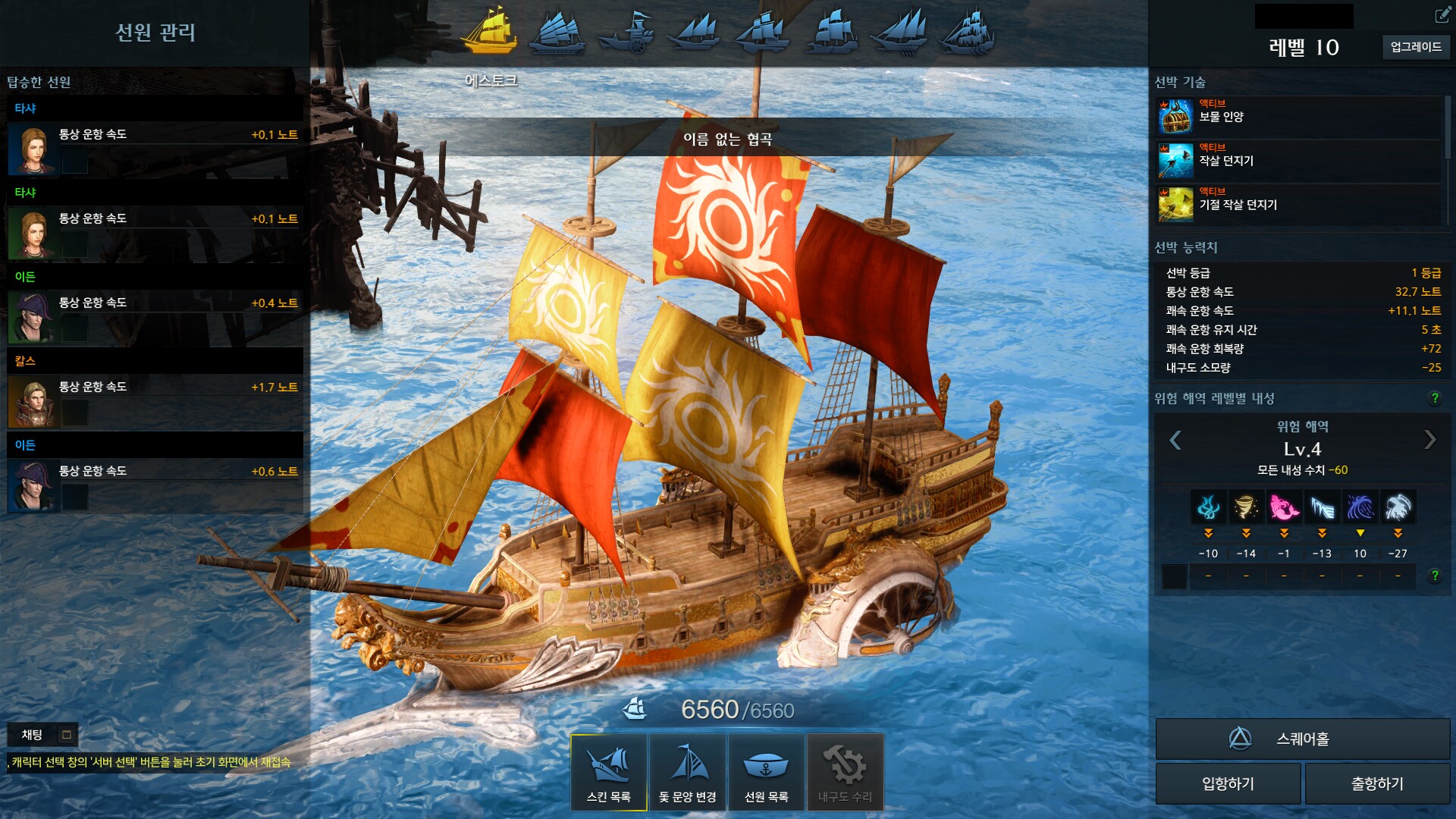Image resolution: width=1456 pixels, height=819 pixels.
Task: Click 입항하기 to enter port
Action: [x=1228, y=783]
